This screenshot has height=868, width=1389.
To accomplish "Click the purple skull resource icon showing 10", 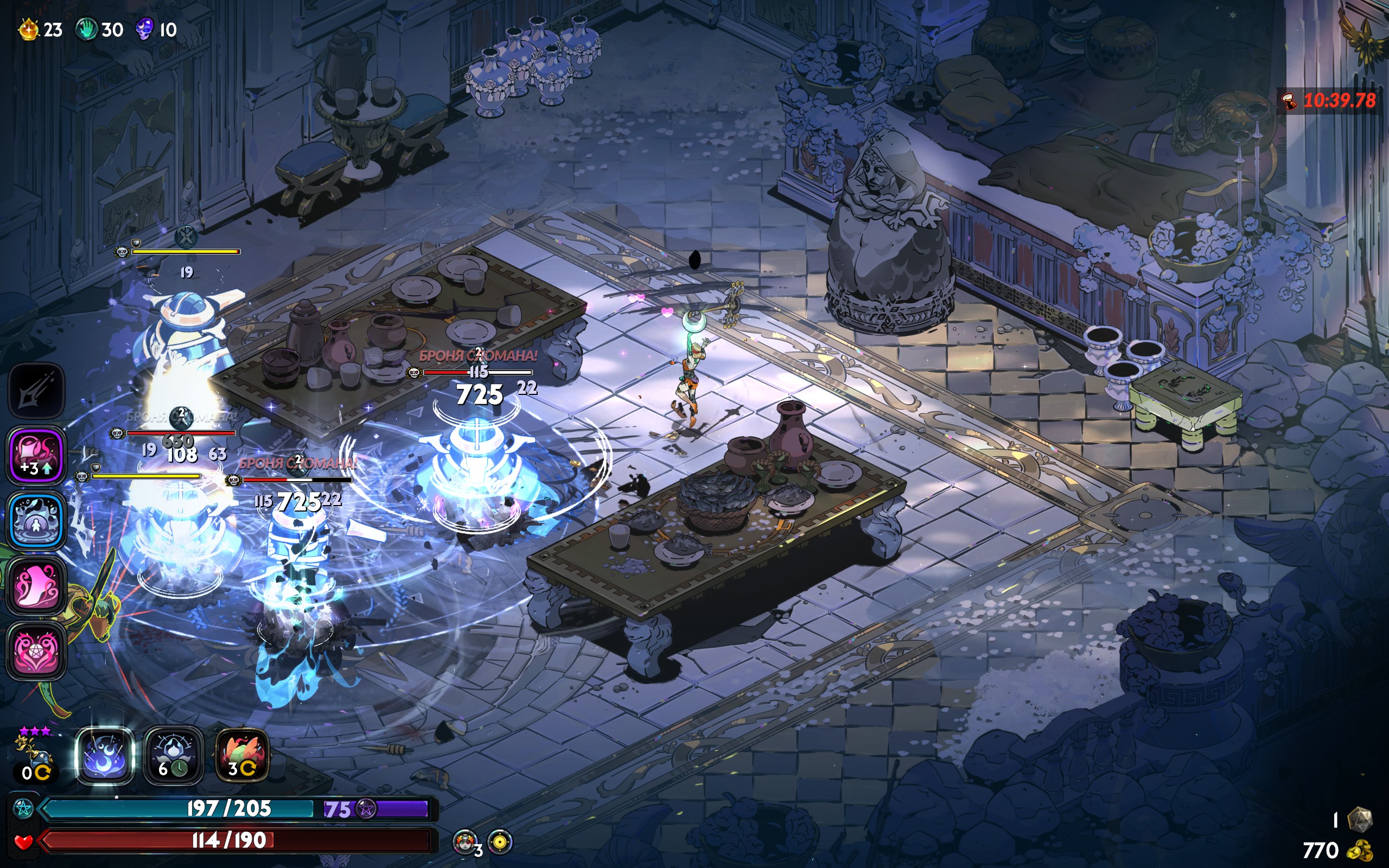I will [144, 29].
